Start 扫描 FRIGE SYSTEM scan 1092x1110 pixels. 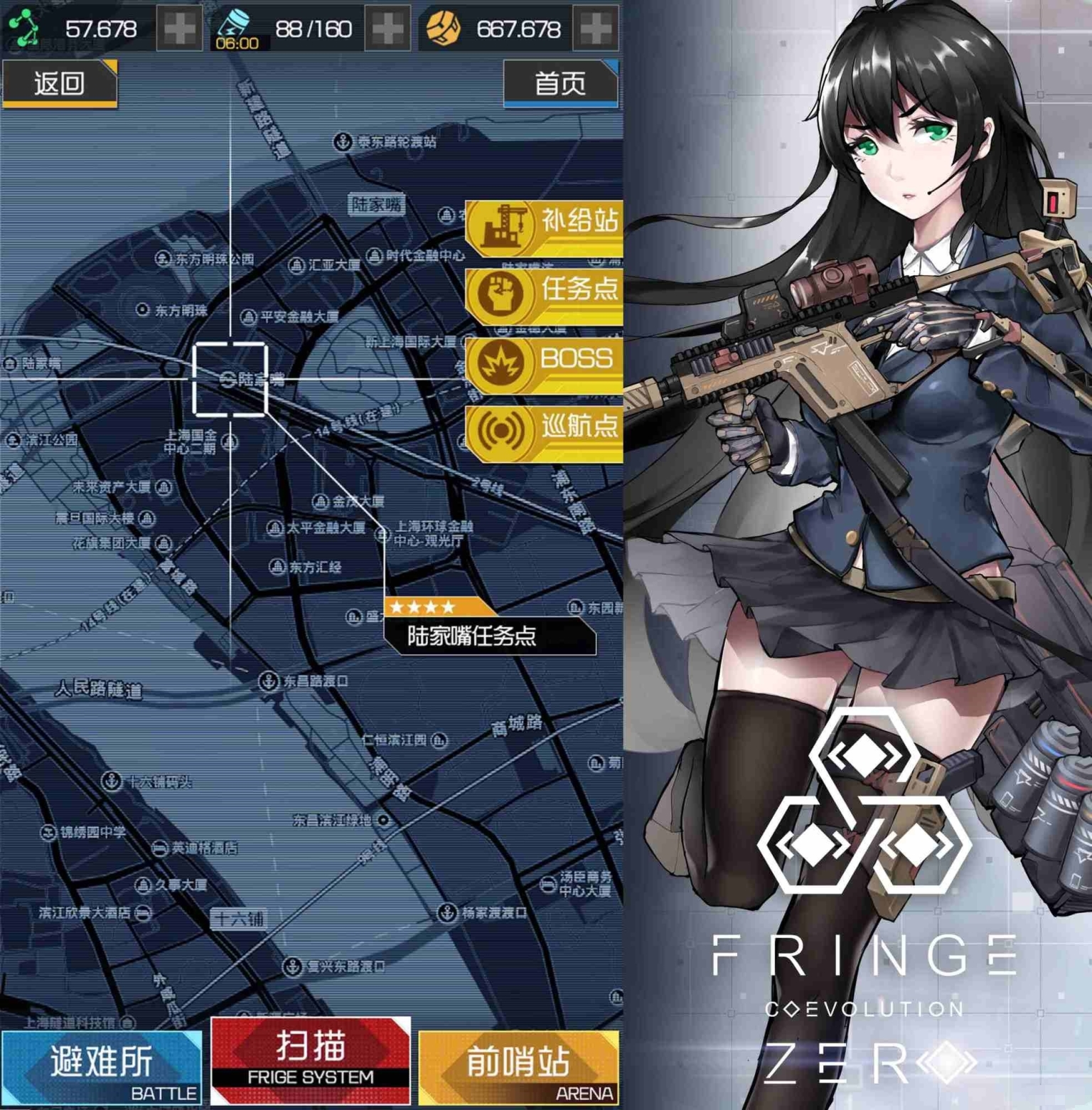click(x=311, y=1061)
